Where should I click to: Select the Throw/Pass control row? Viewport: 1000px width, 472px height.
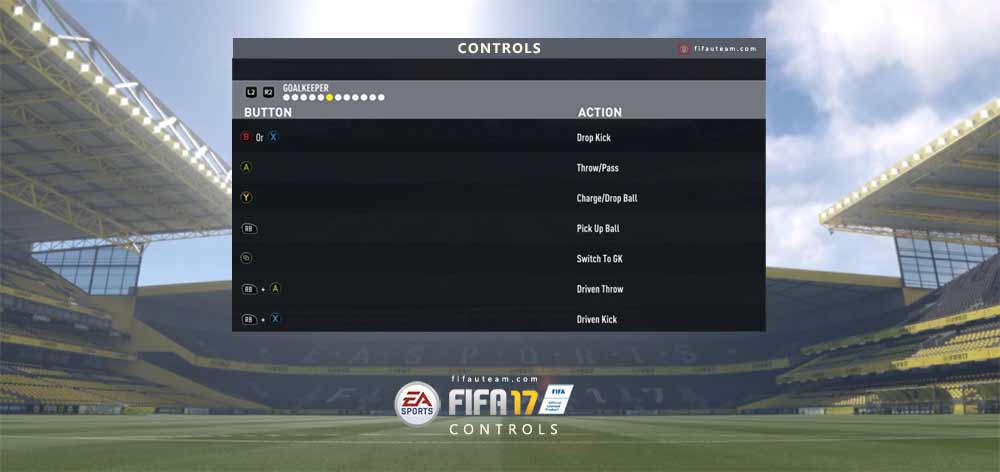click(x=499, y=168)
